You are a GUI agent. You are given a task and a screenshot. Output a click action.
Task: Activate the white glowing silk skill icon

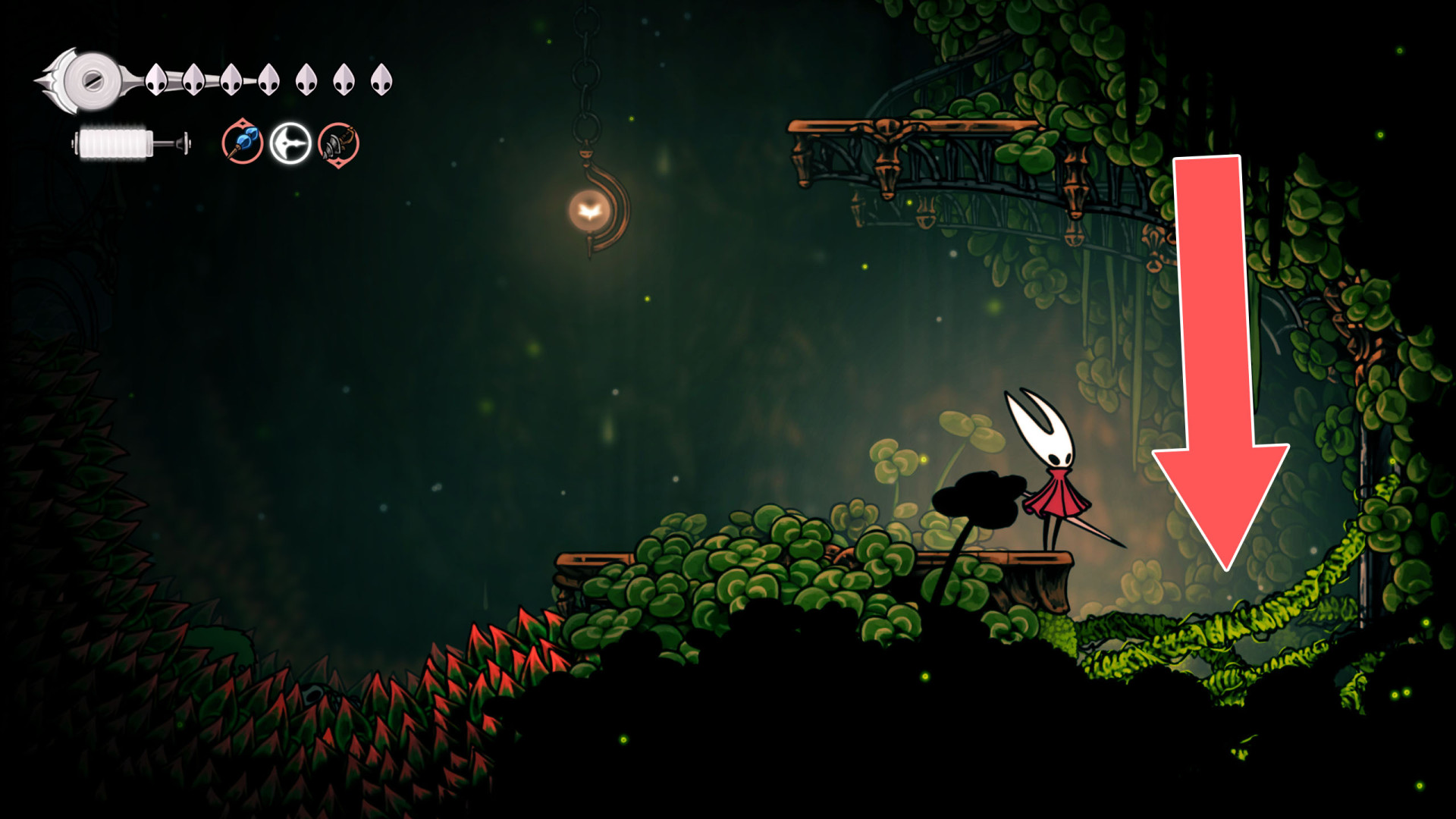tap(290, 143)
